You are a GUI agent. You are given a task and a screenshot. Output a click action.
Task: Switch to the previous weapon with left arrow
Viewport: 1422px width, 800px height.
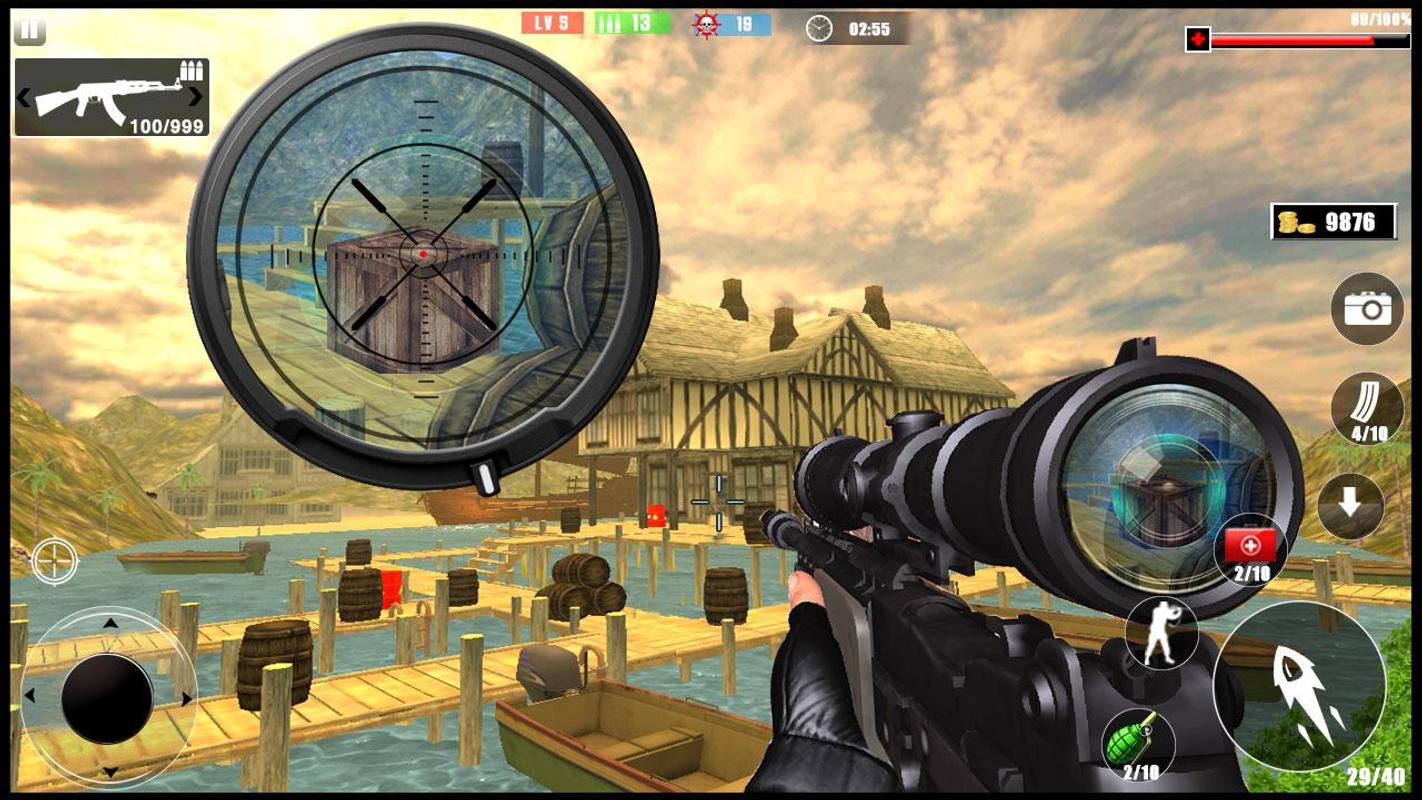[23, 97]
